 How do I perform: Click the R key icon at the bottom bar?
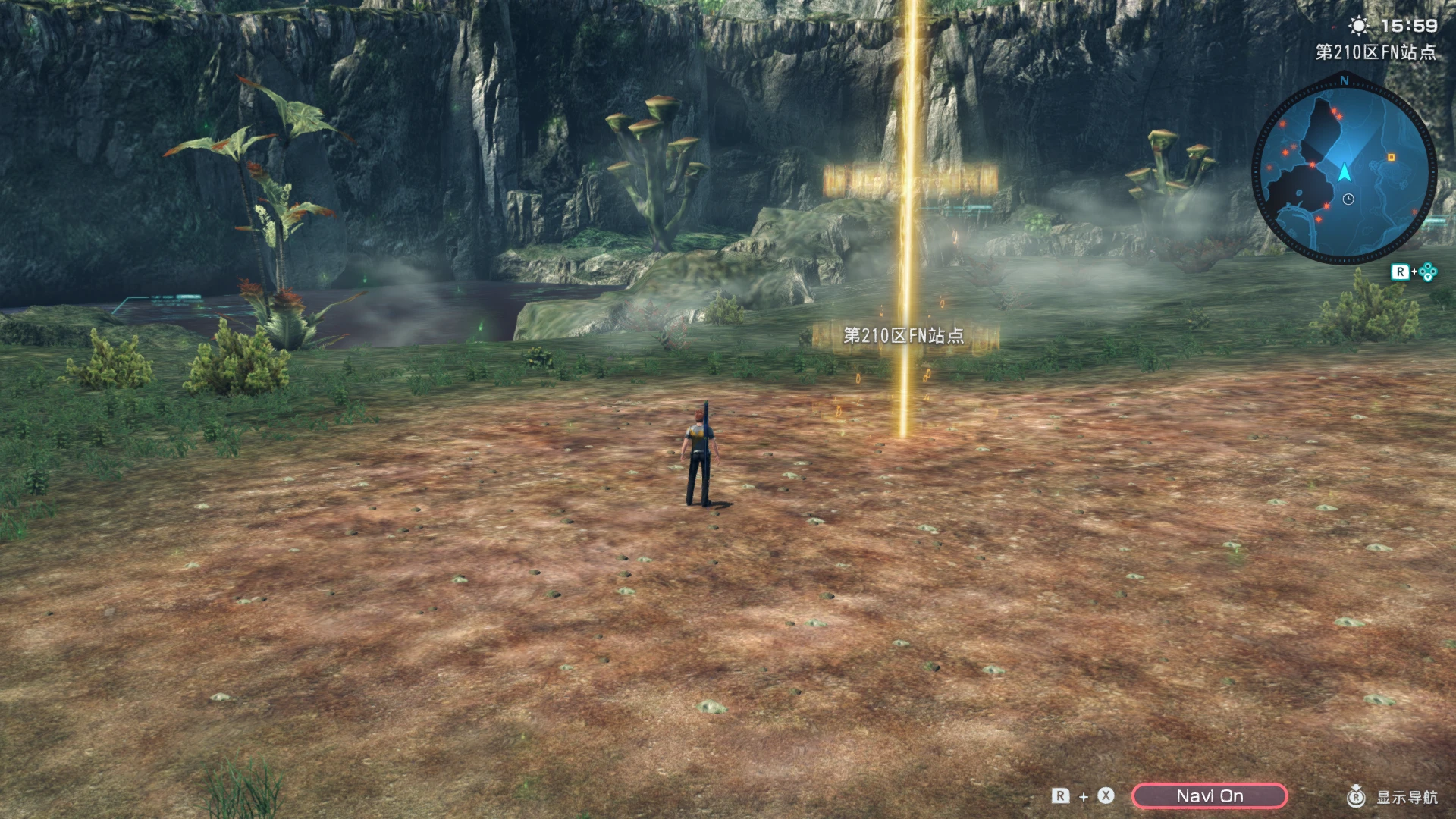point(1062,796)
